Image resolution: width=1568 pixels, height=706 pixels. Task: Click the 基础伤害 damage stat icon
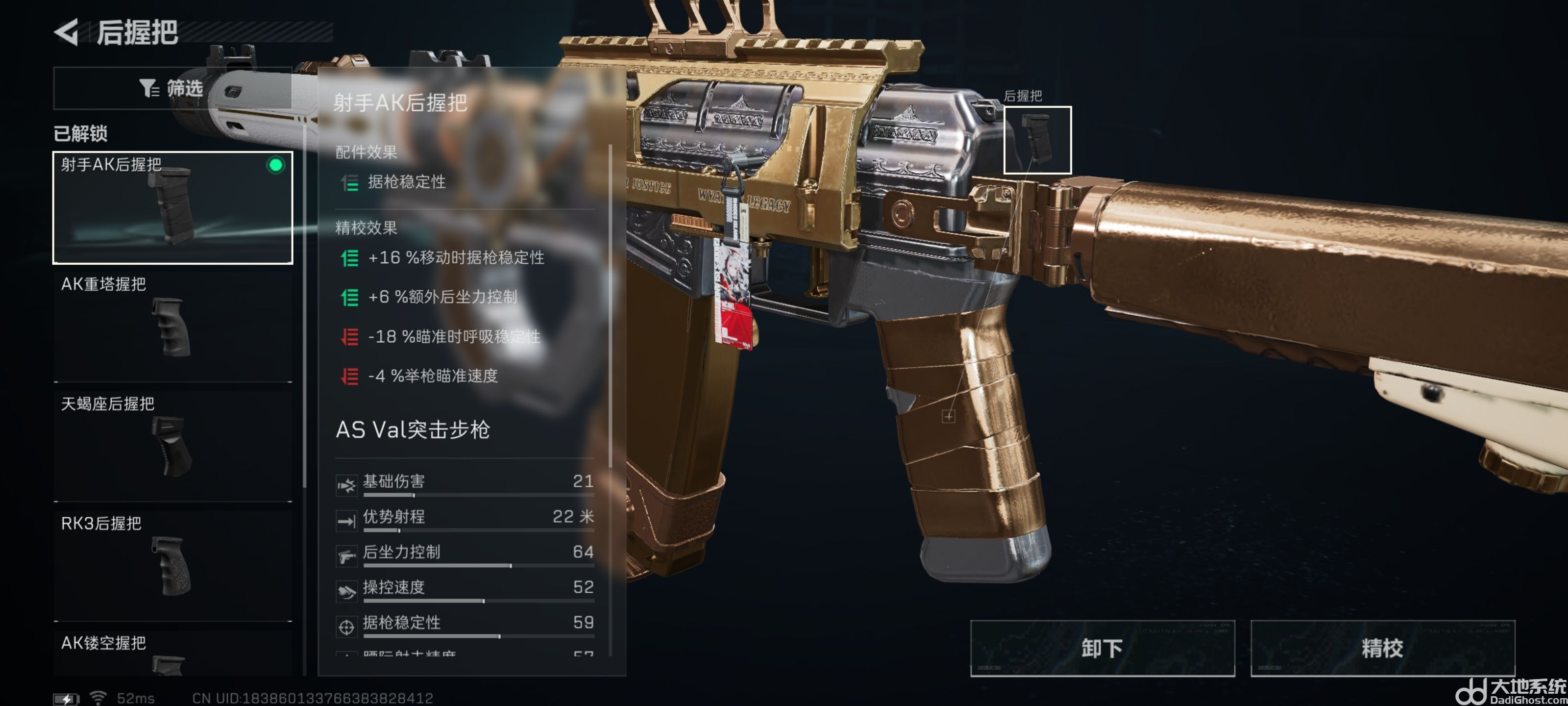(346, 484)
